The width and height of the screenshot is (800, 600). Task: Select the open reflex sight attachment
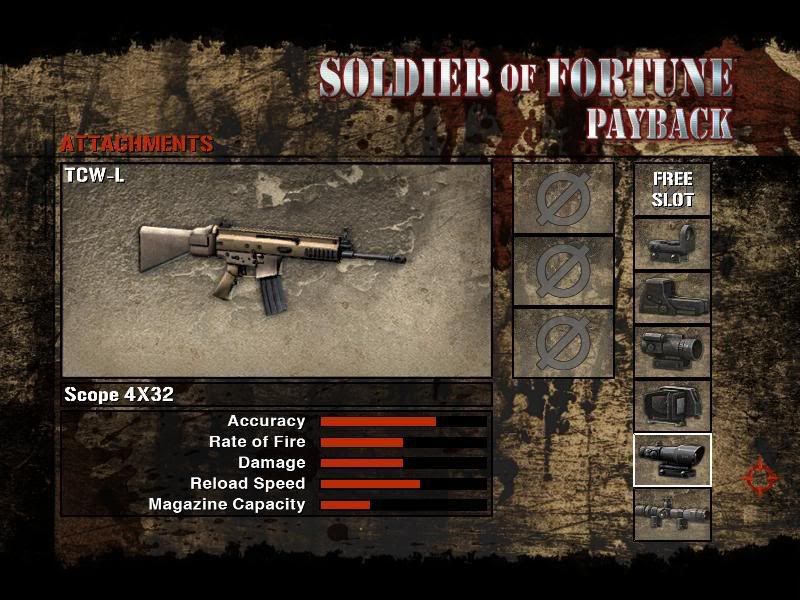[x=672, y=244]
